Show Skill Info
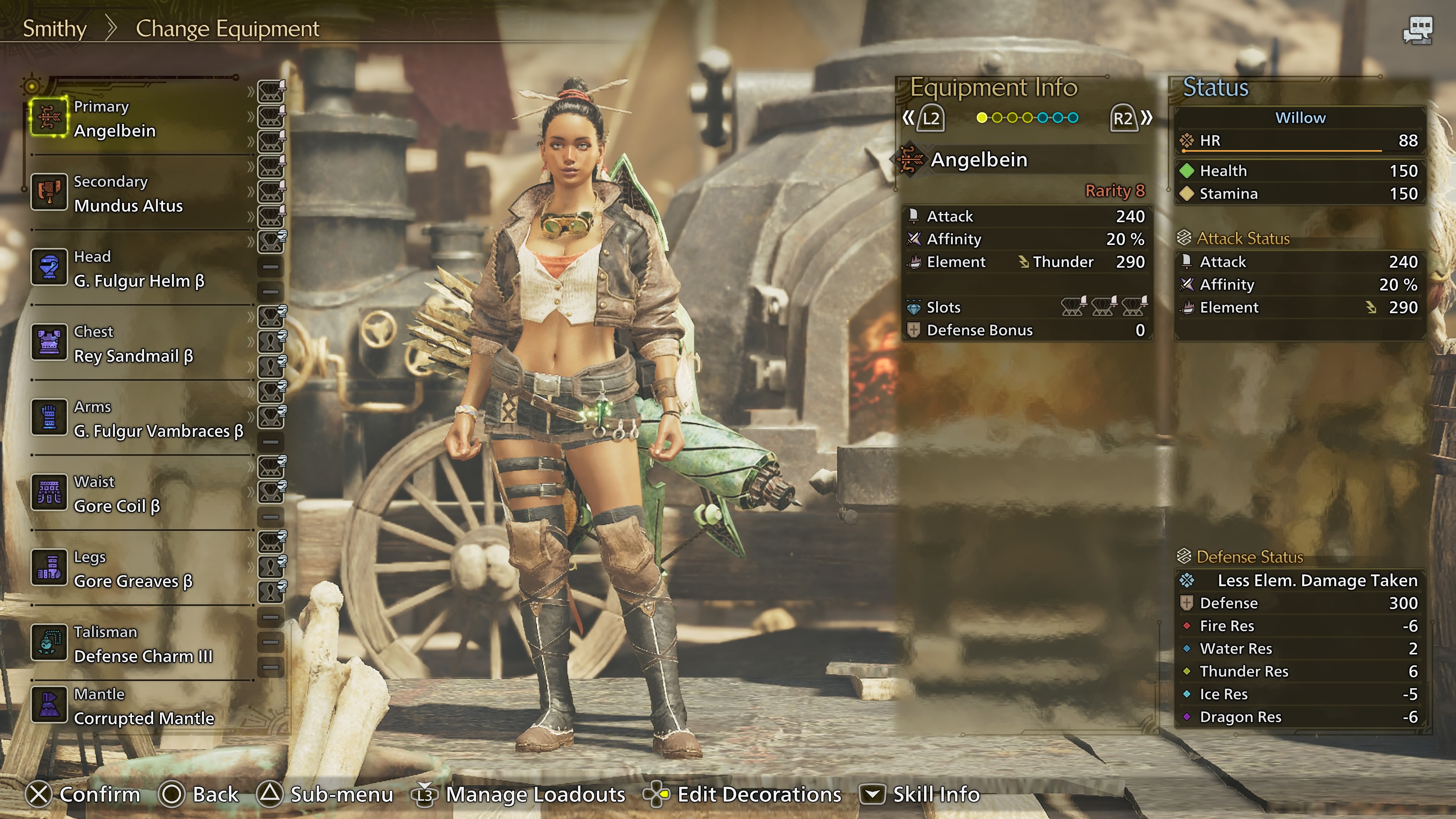The image size is (1456, 819). (920, 794)
